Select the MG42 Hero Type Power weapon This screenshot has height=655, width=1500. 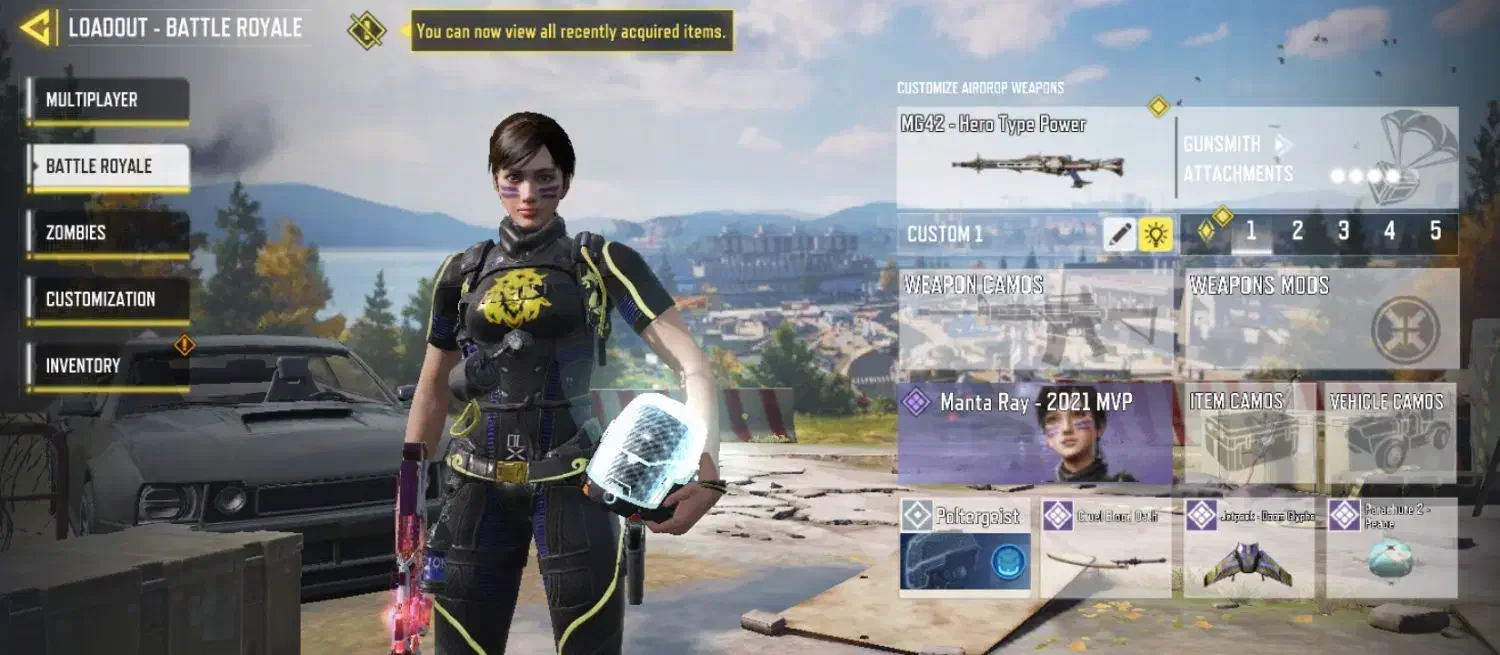[x=1035, y=158]
